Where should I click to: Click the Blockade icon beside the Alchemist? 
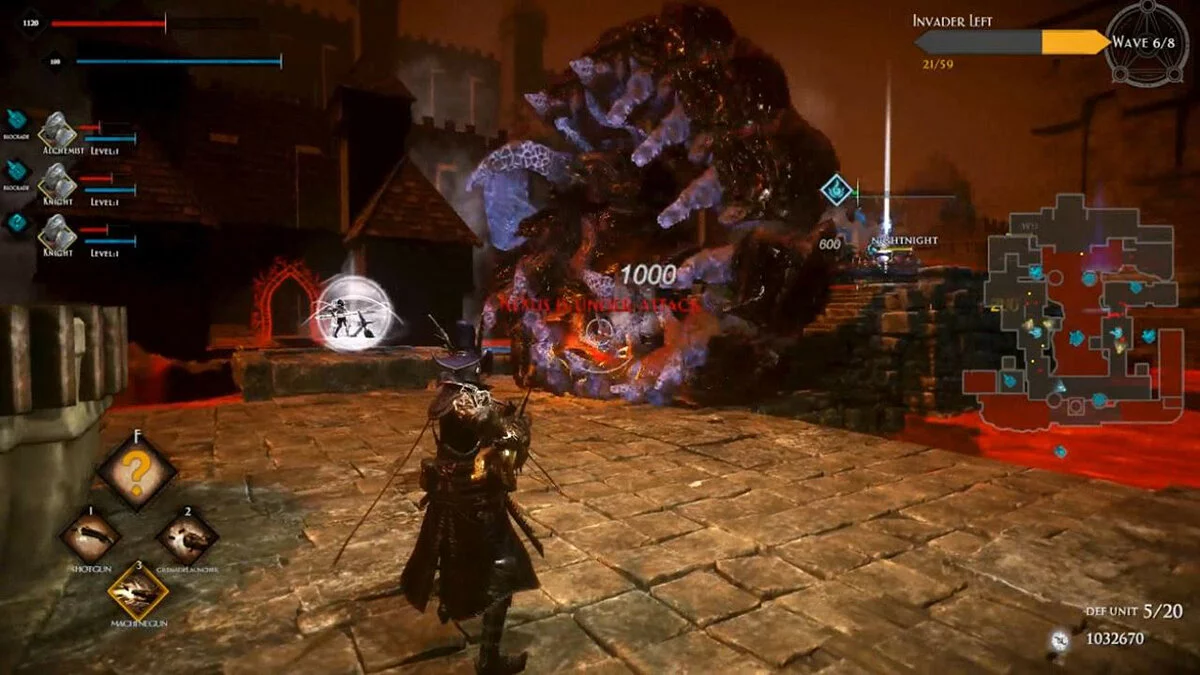click(x=17, y=120)
